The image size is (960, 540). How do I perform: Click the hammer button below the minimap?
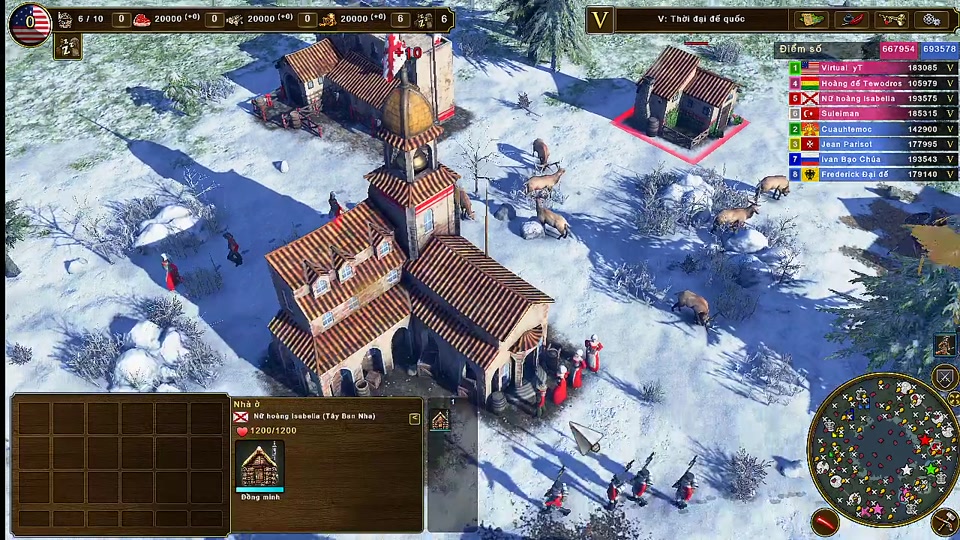point(944,521)
